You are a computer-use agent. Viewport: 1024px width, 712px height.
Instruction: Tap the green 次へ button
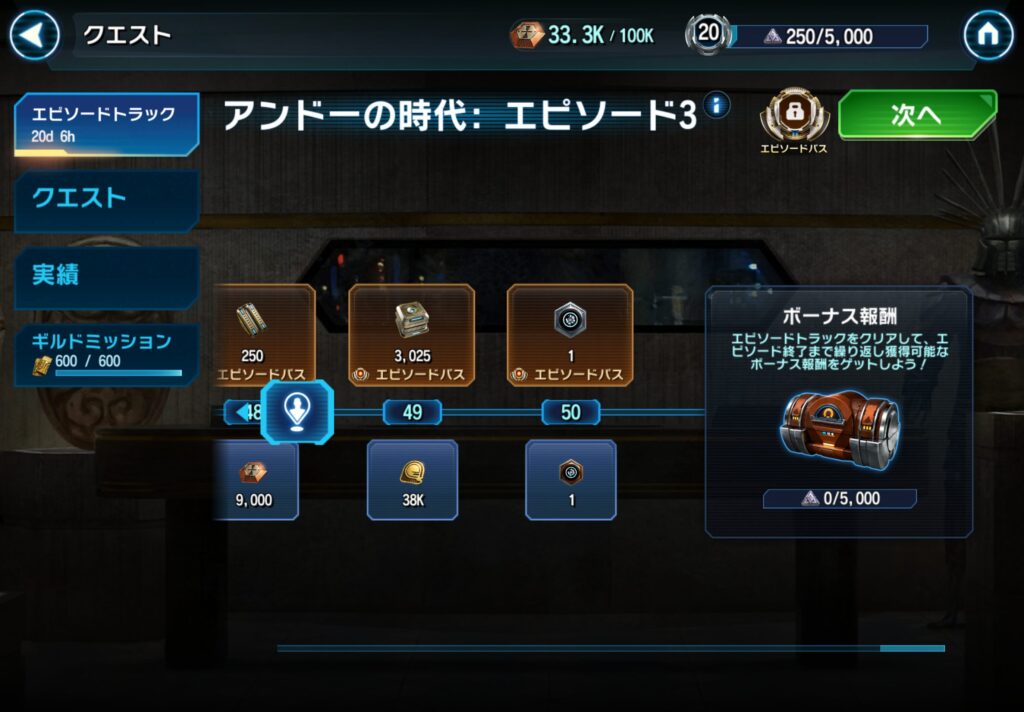pos(916,115)
